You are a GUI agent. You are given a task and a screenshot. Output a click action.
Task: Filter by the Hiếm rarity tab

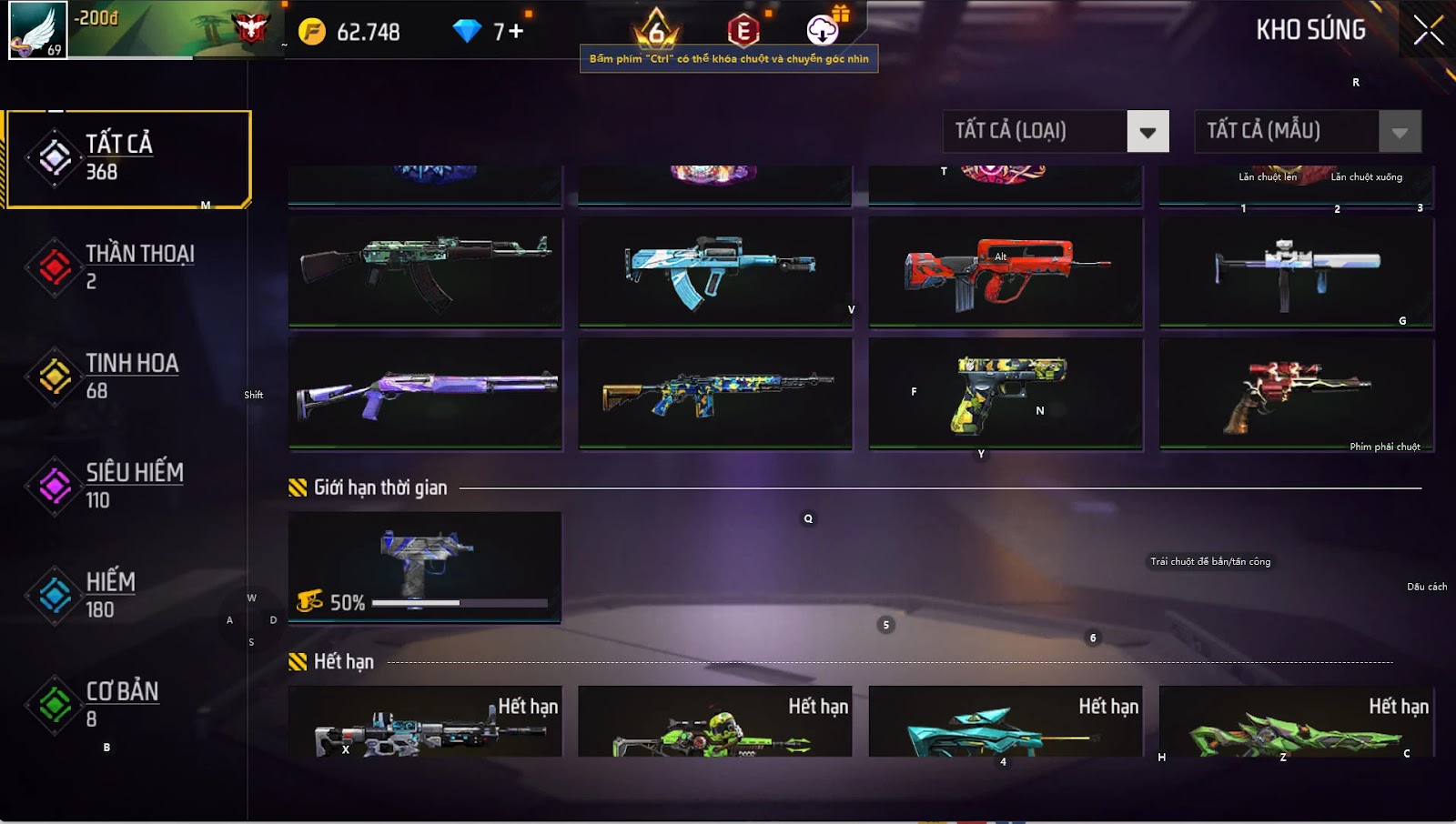(127, 596)
